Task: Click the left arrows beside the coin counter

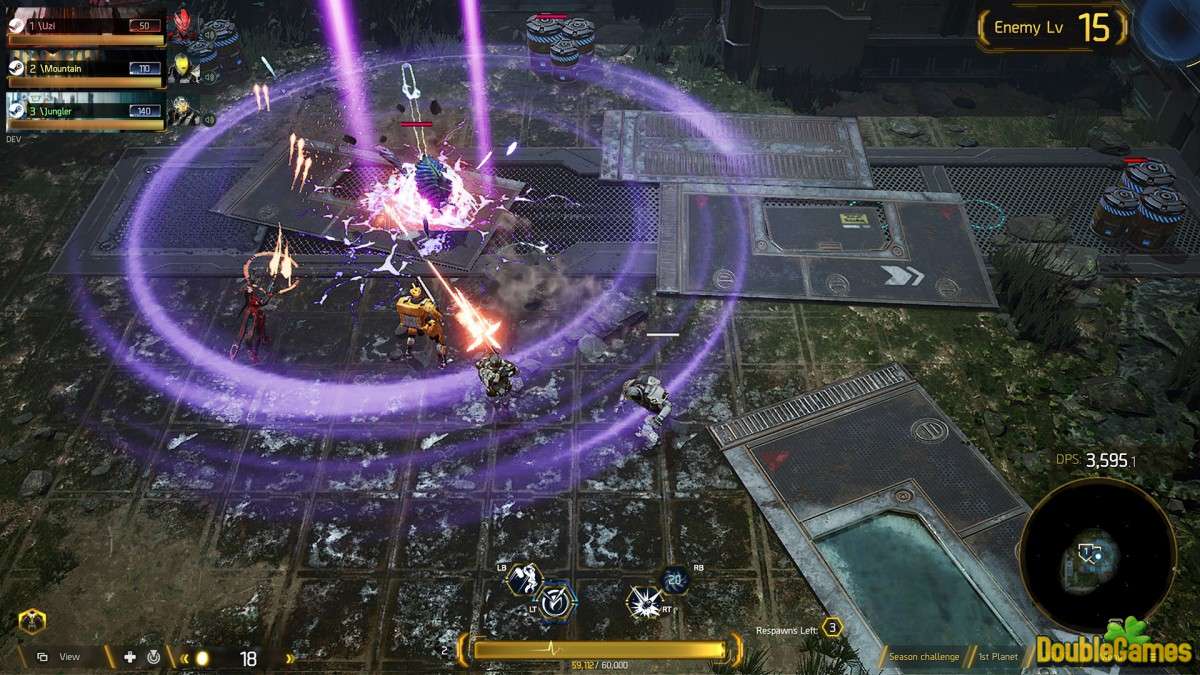Action: tap(184, 658)
